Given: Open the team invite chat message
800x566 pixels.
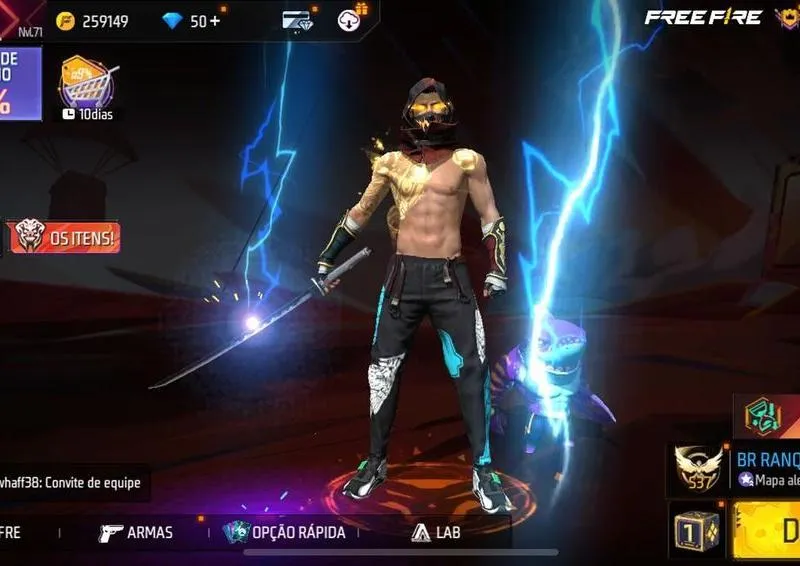Looking at the screenshot, I should pos(72,483).
